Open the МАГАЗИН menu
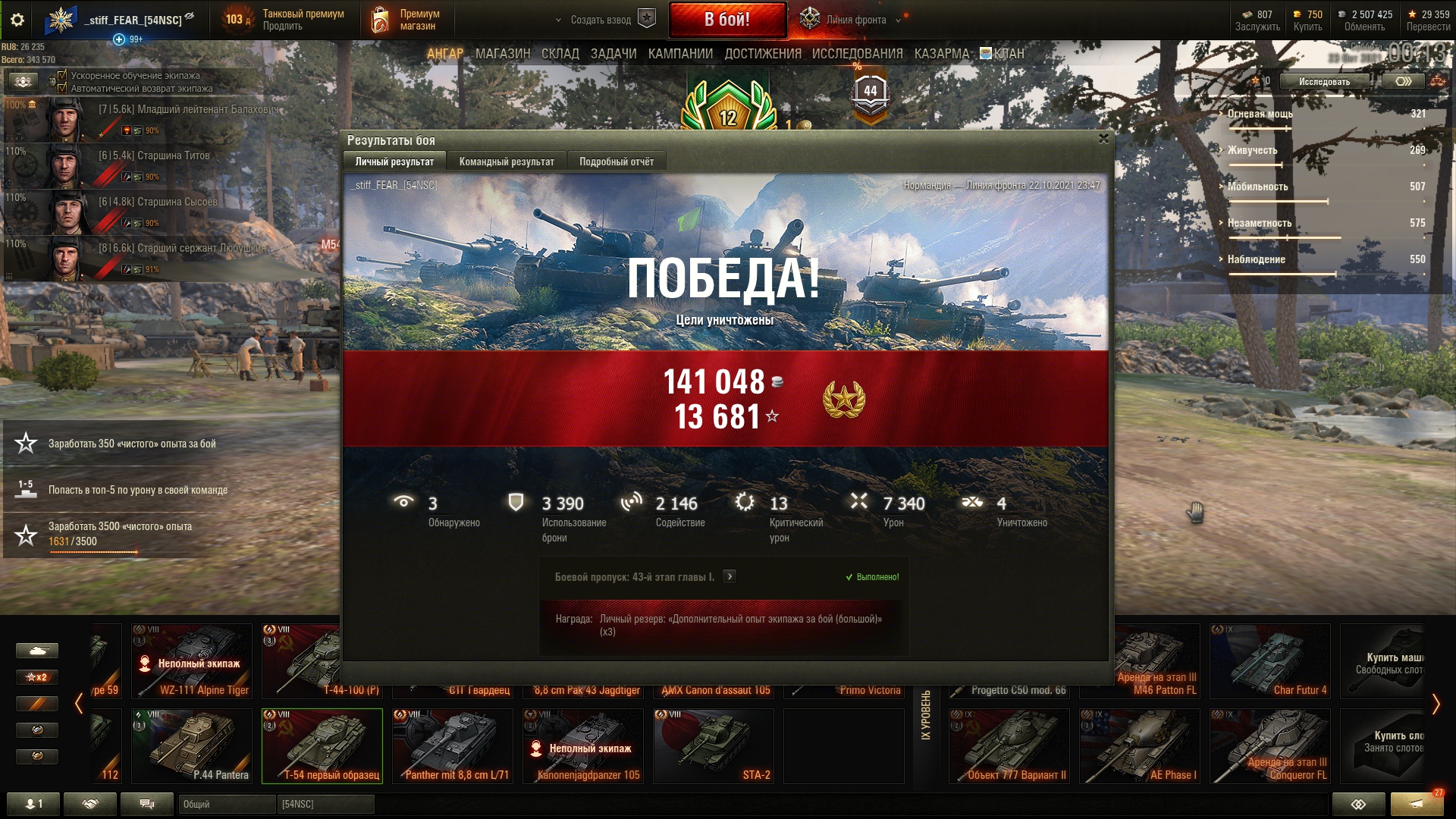Screen dimensions: 1456x819 click(x=502, y=54)
